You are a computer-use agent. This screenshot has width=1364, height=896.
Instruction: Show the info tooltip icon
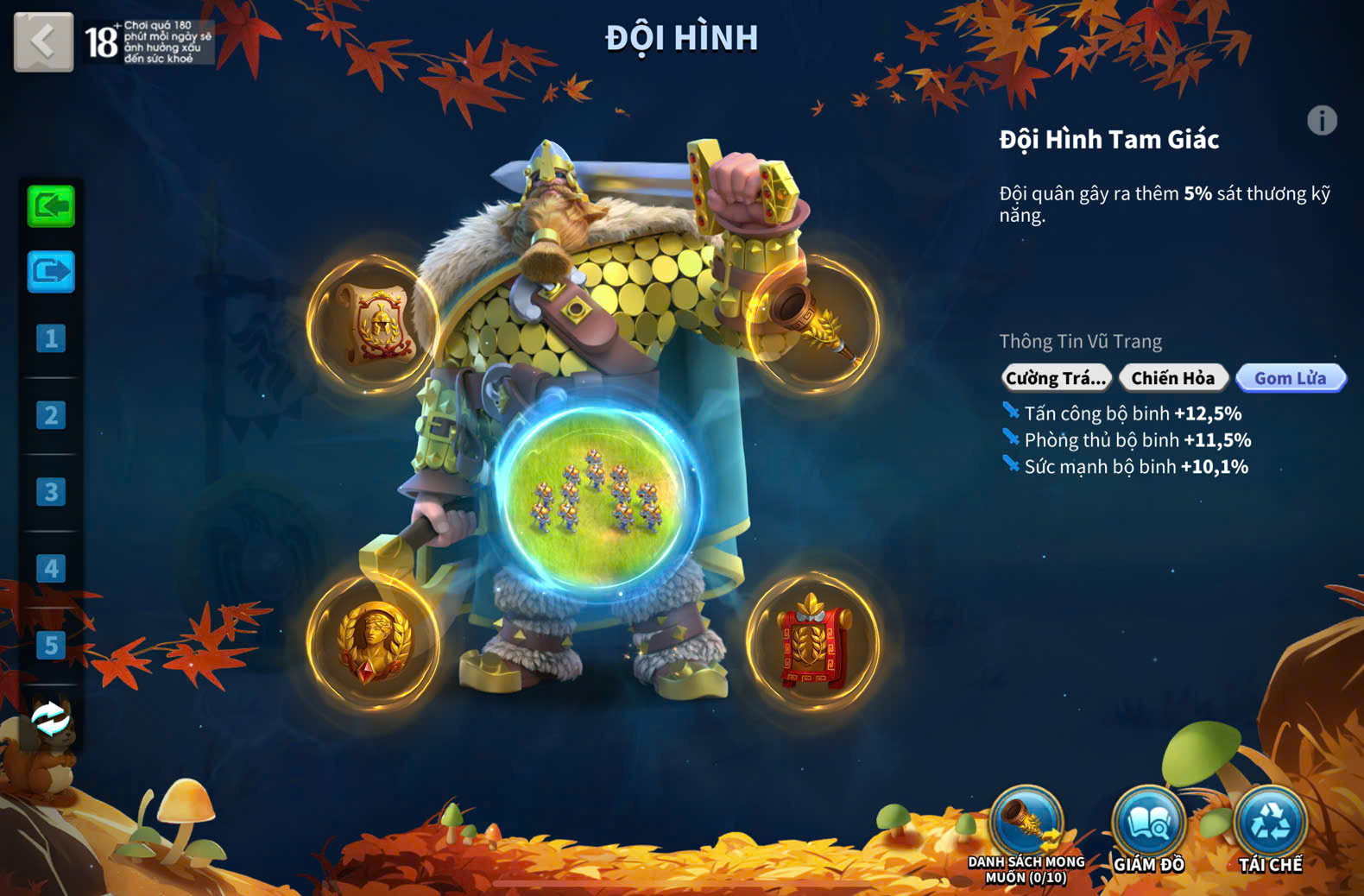[1322, 120]
